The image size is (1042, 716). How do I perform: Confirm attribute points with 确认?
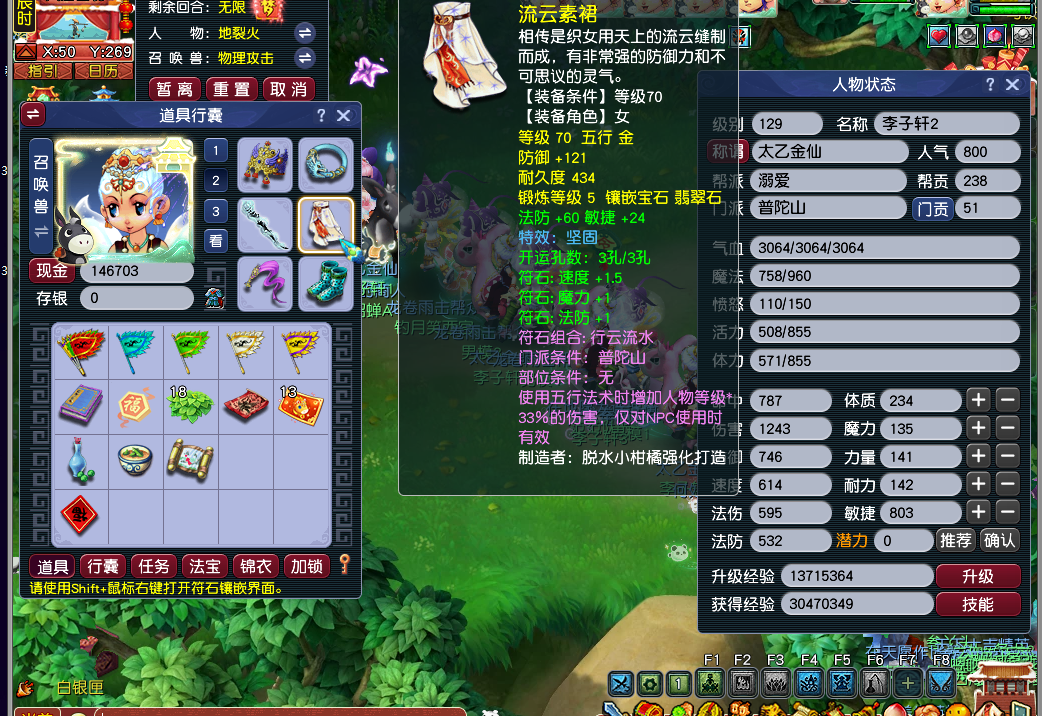(x=1000, y=540)
